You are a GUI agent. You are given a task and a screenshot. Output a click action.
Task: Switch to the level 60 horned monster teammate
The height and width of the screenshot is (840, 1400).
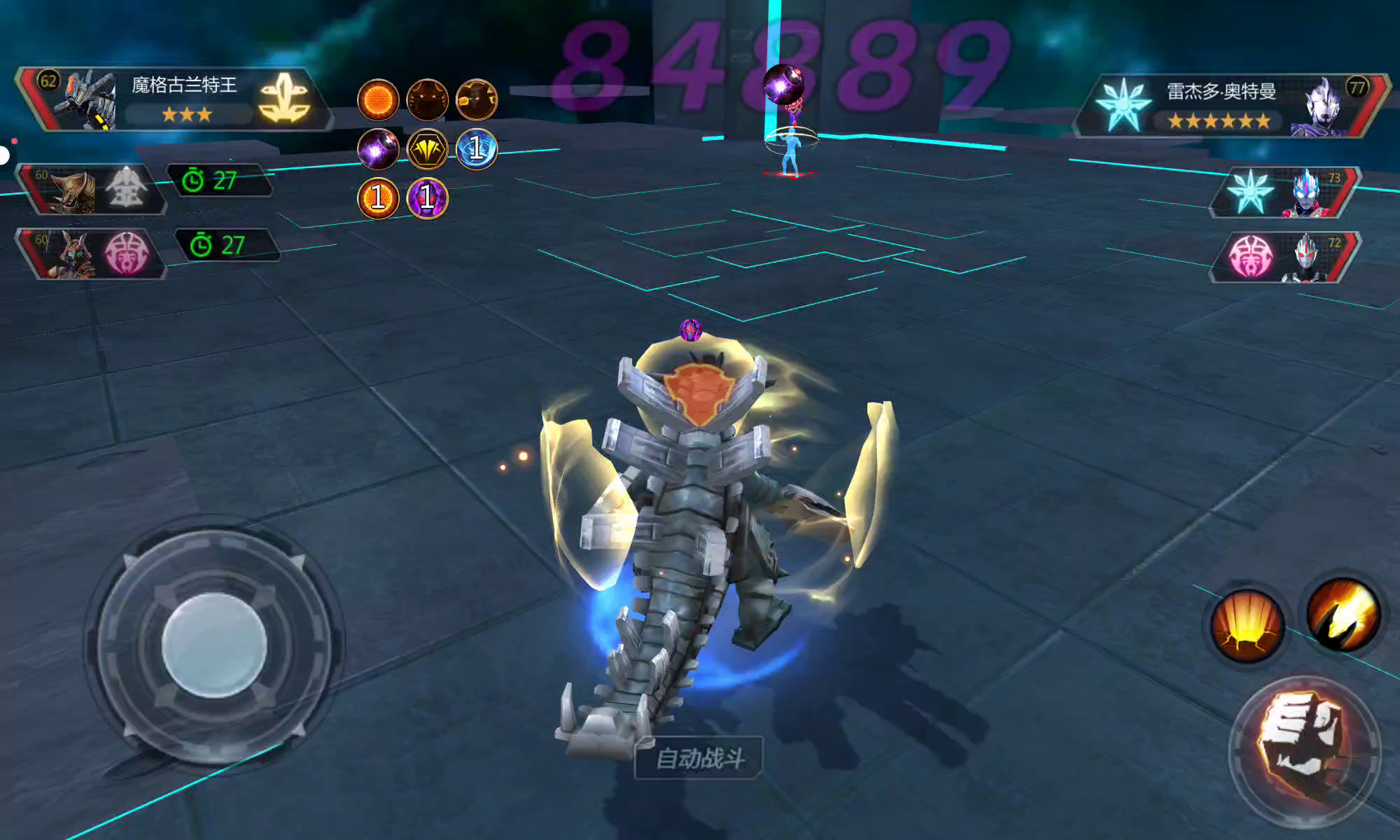pos(91,189)
